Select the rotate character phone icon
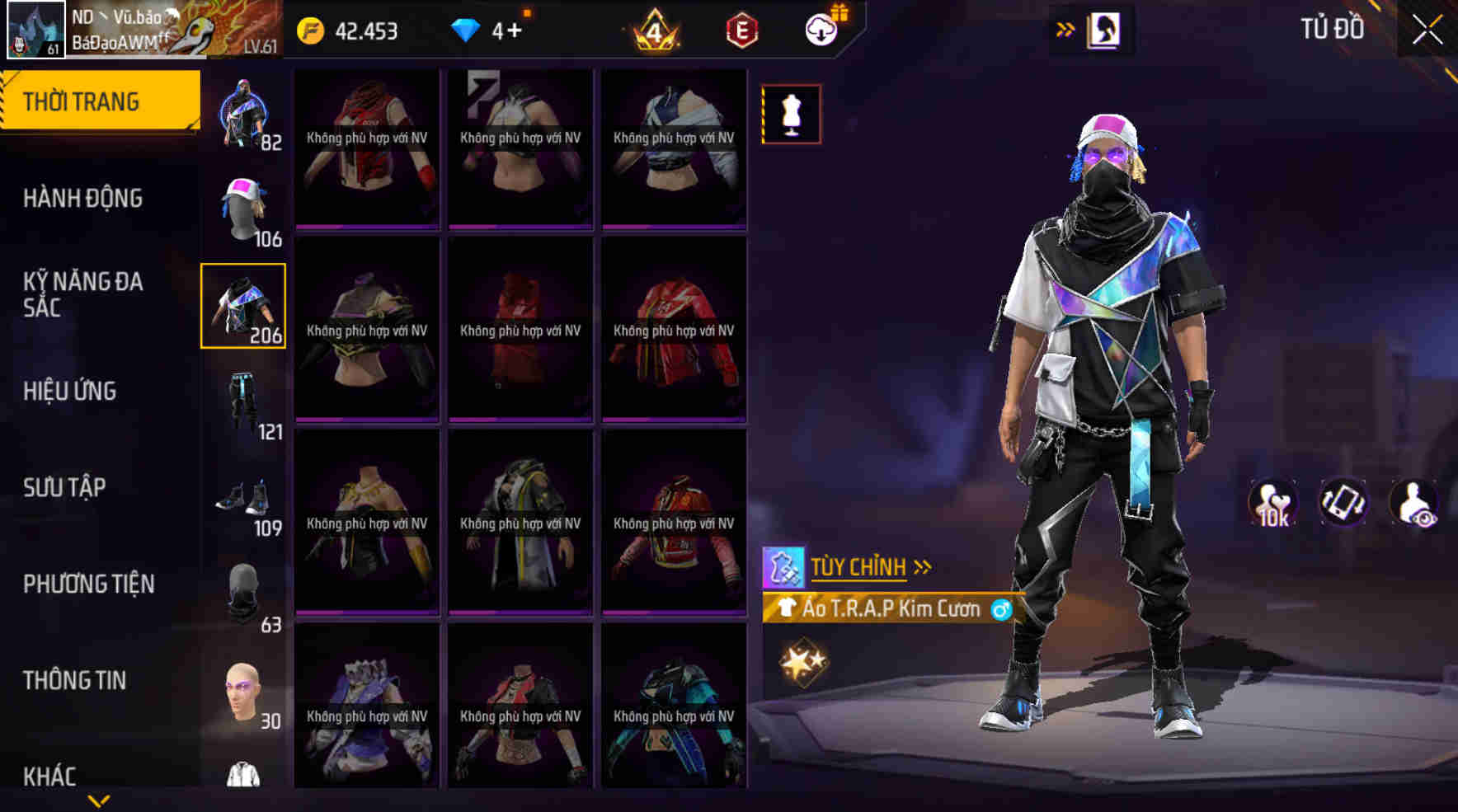 point(1342,501)
